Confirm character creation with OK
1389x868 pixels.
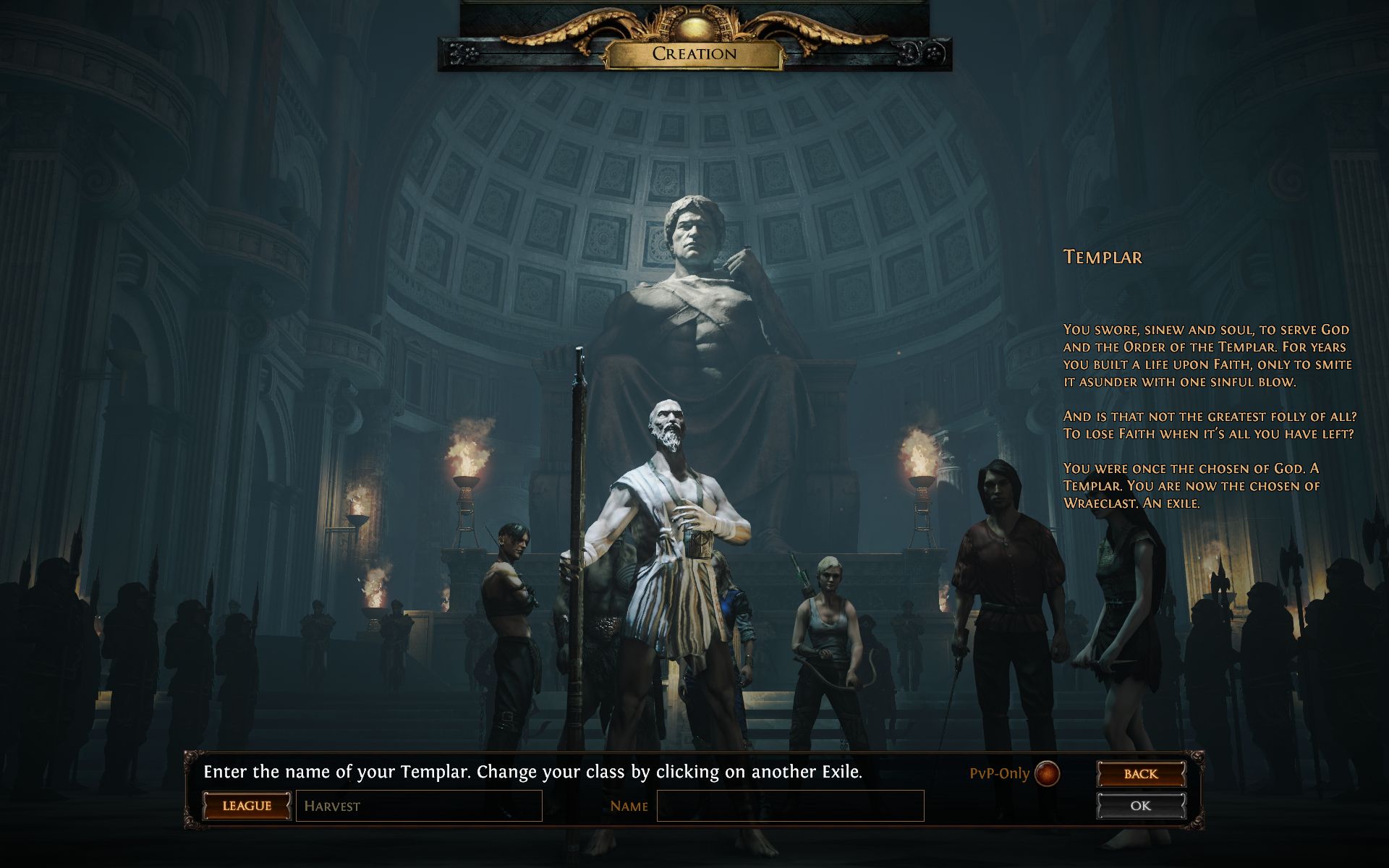pyautogui.click(x=1140, y=806)
